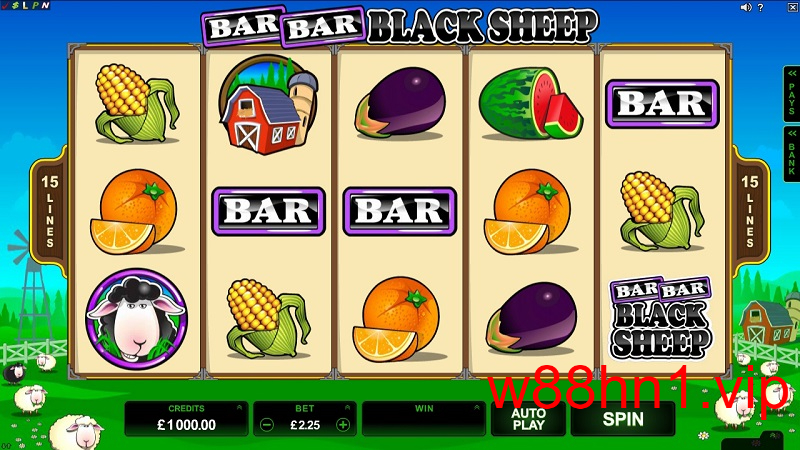This screenshot has height=450, width=800.
Task: Open the BANK tab
Action: pyautogui.click(x=790, y=154)
